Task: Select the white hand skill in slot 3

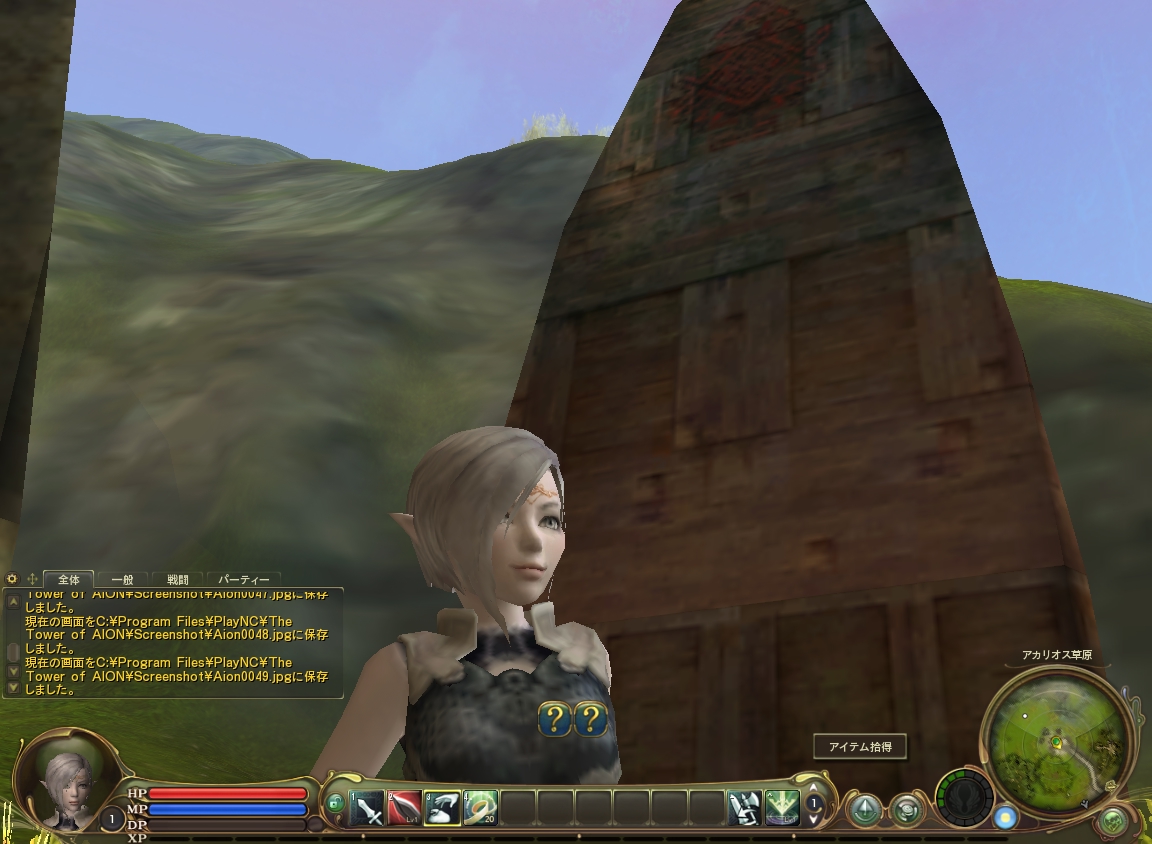Action: (x=443, y=807)
